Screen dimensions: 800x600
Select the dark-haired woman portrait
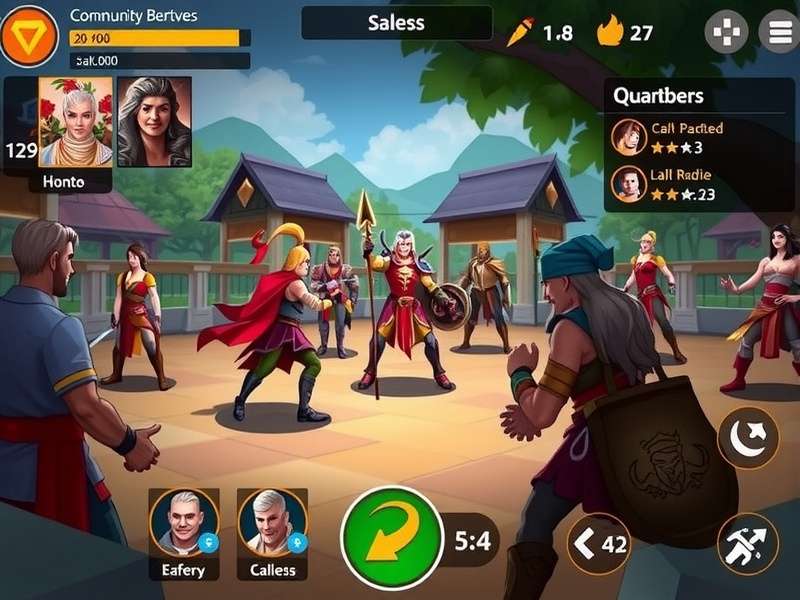pyautogui.click(x=154, y=122)
